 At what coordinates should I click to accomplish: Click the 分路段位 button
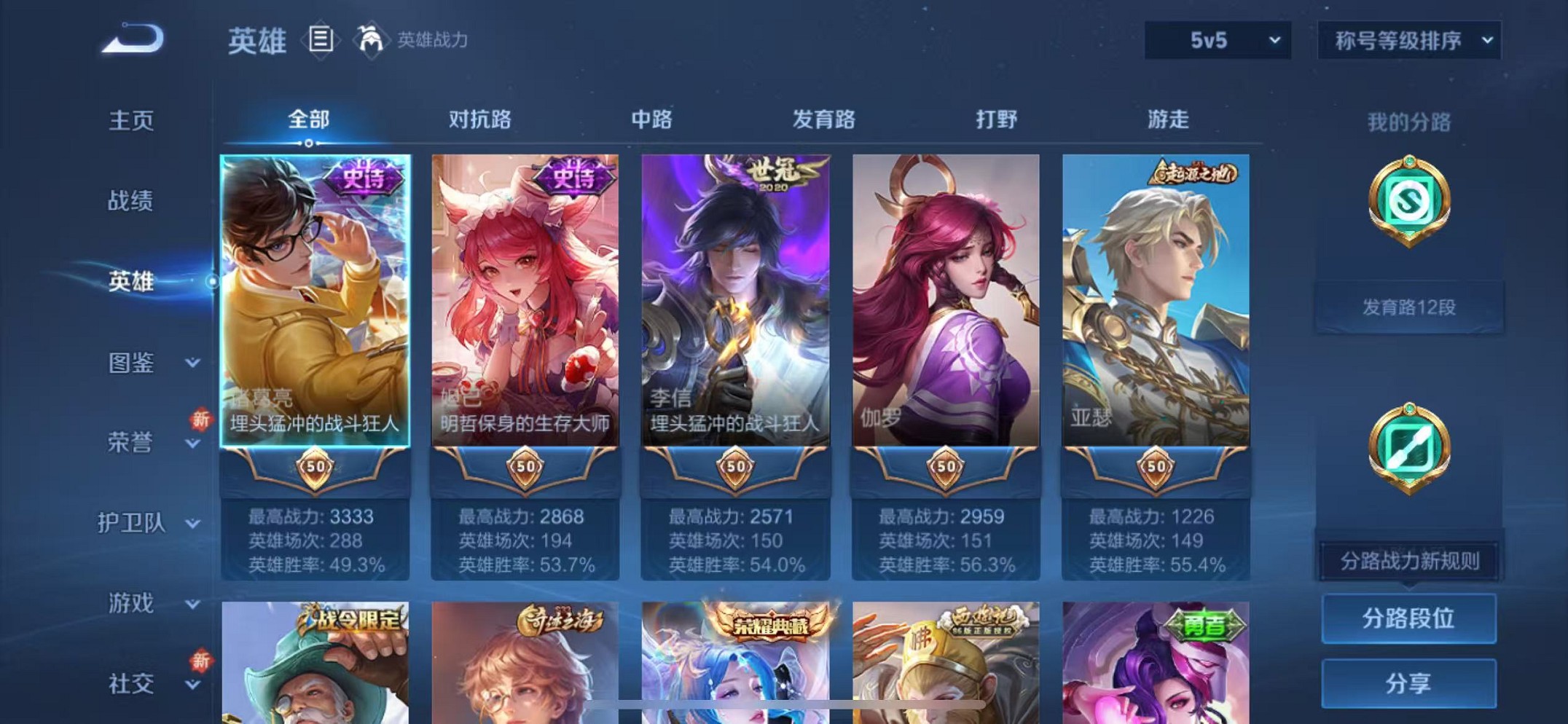coord(1409,617)
